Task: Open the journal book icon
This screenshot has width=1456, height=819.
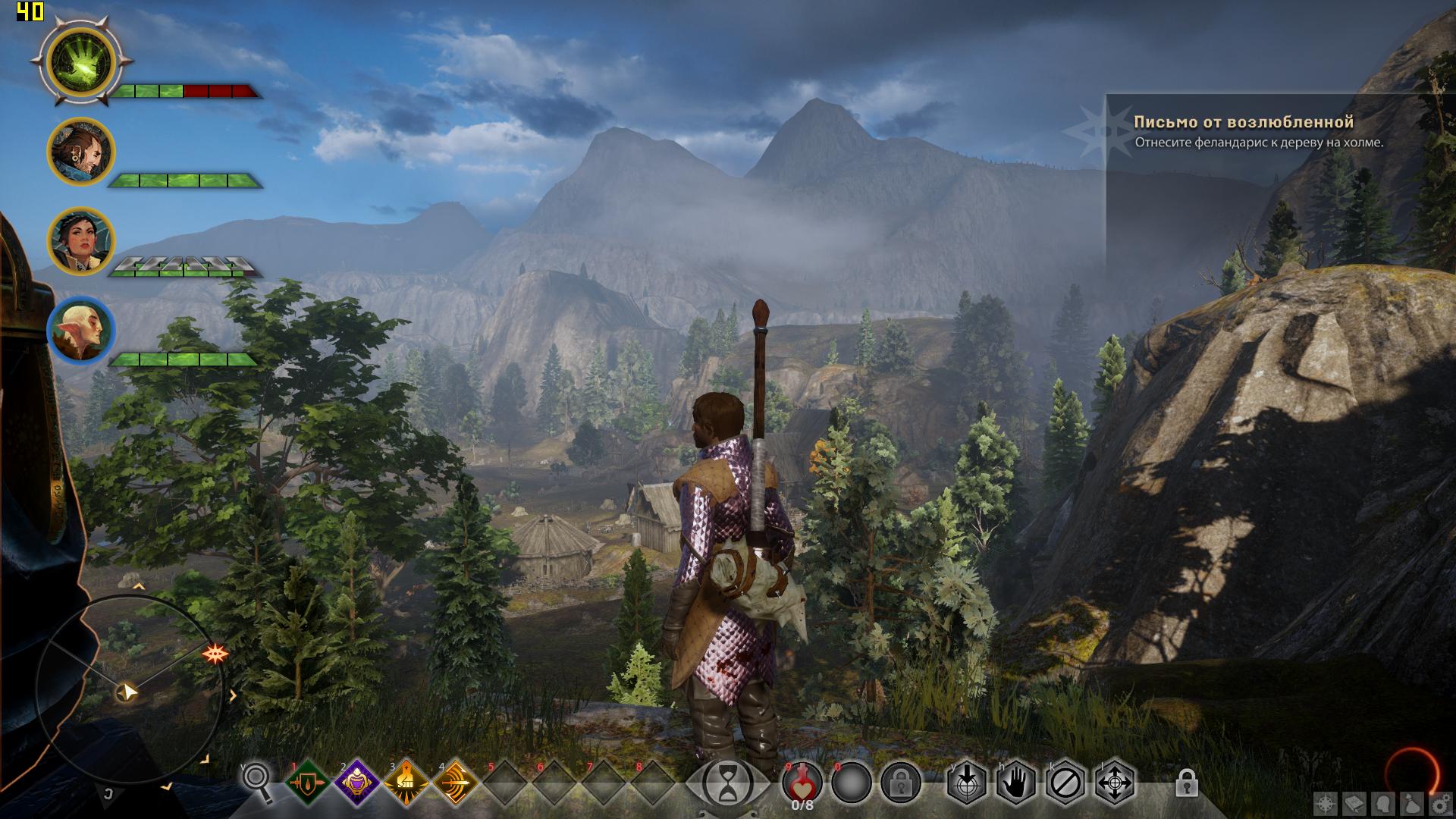Action: pyautogui.click(x=1354, y=802)
